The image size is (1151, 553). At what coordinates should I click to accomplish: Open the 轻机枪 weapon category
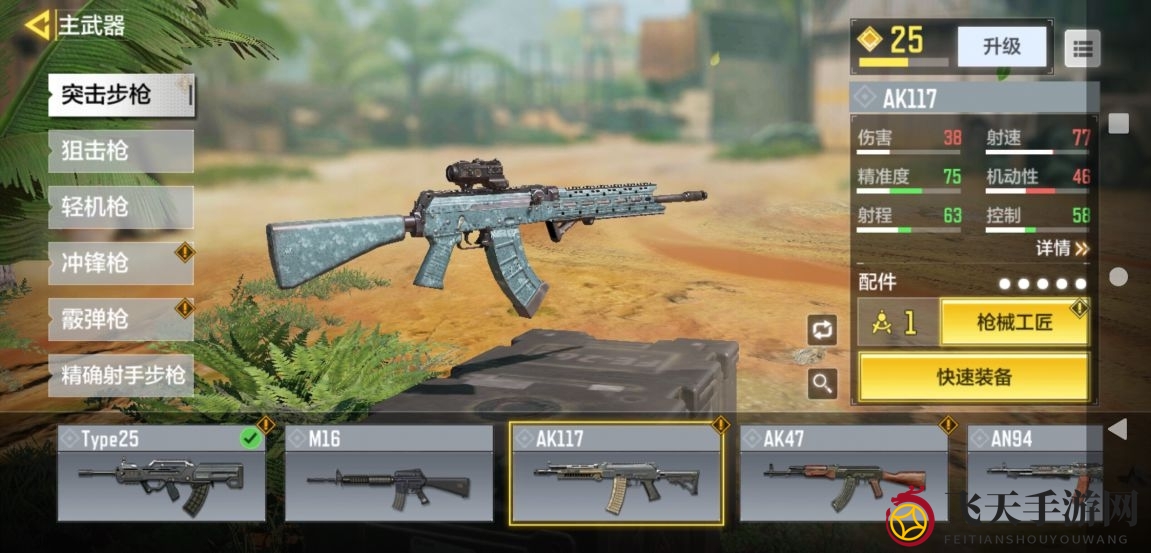click(x=120, y=208)
